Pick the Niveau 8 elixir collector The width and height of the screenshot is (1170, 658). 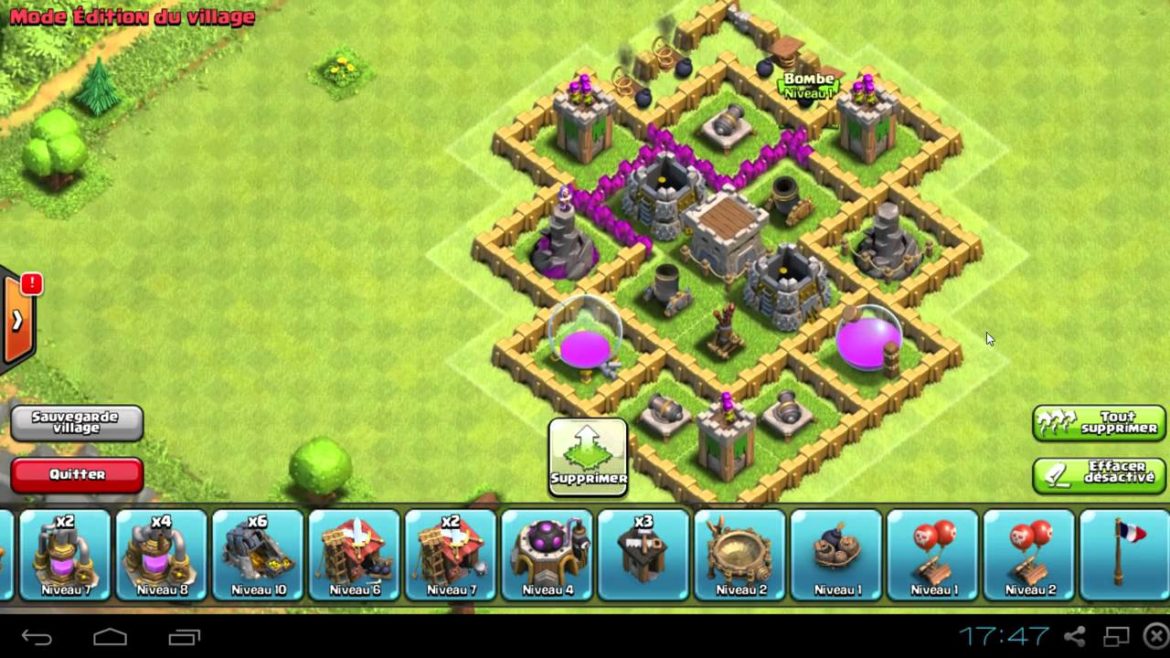pos(161,555)
